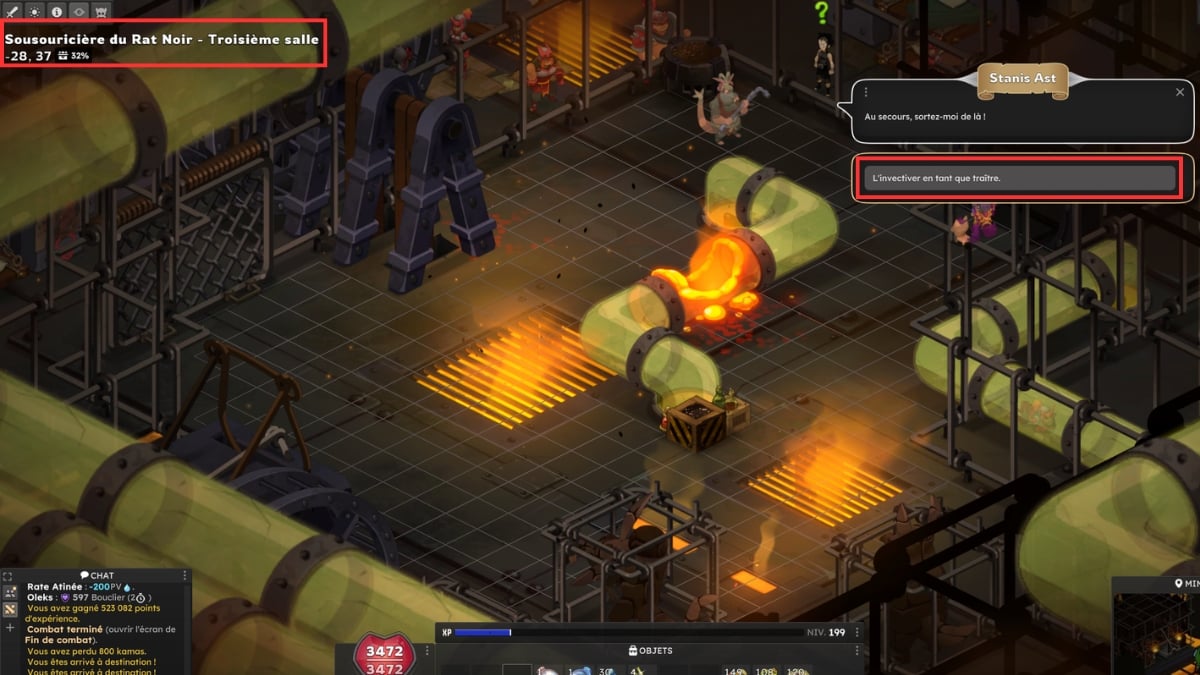Click the sword icon in the top-left toolbar

pyautogui.click(x=10, y=12)
